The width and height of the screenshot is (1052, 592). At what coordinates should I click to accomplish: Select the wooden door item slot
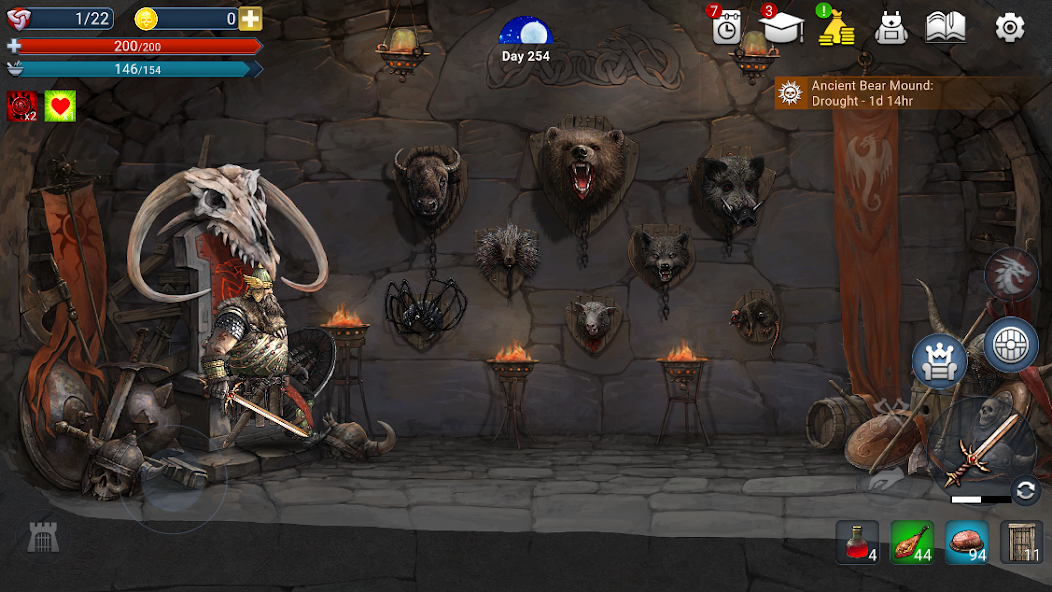pyautogui.click(x=1021, y=542)
